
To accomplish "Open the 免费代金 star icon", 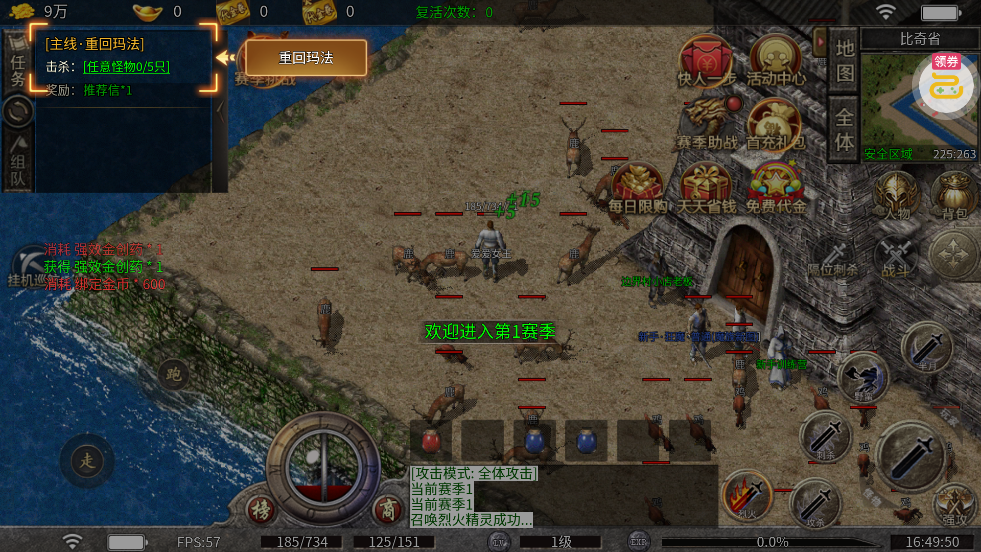I will point(775,187).
